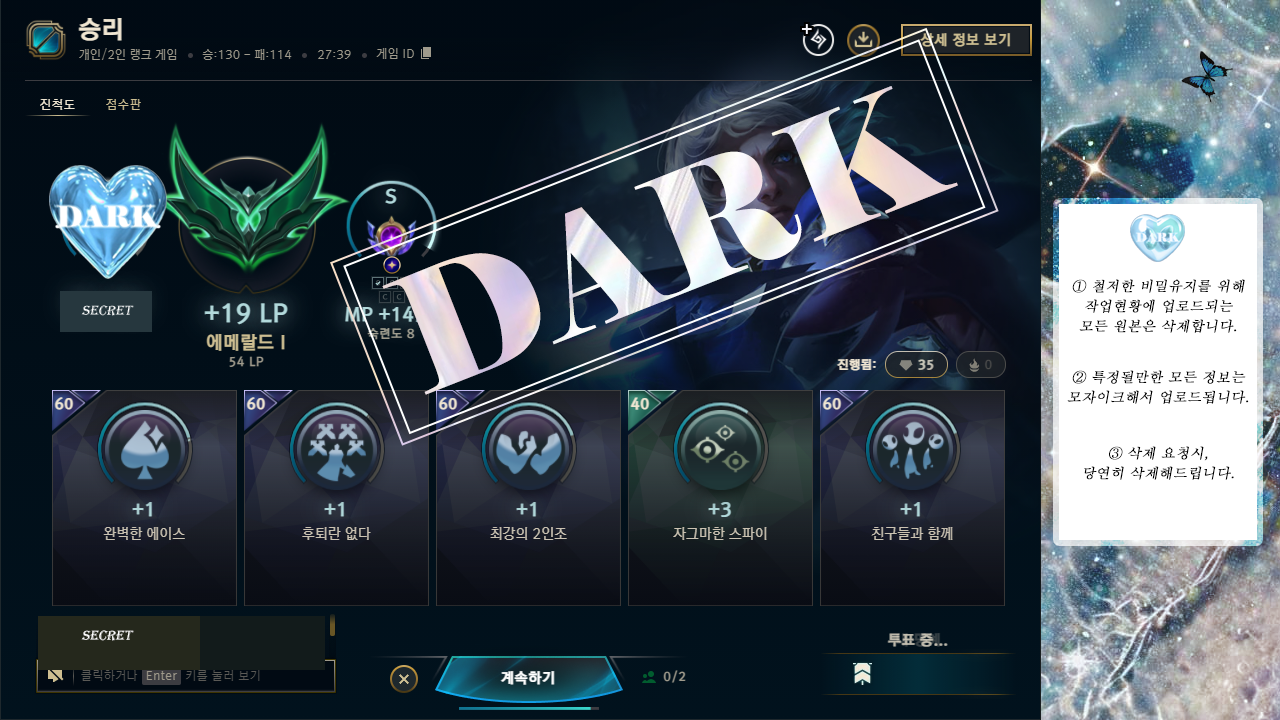Screen dimensions: 1280x720
Task: Click the highlight capture icon beside download
Action: [x=816, y=40]
